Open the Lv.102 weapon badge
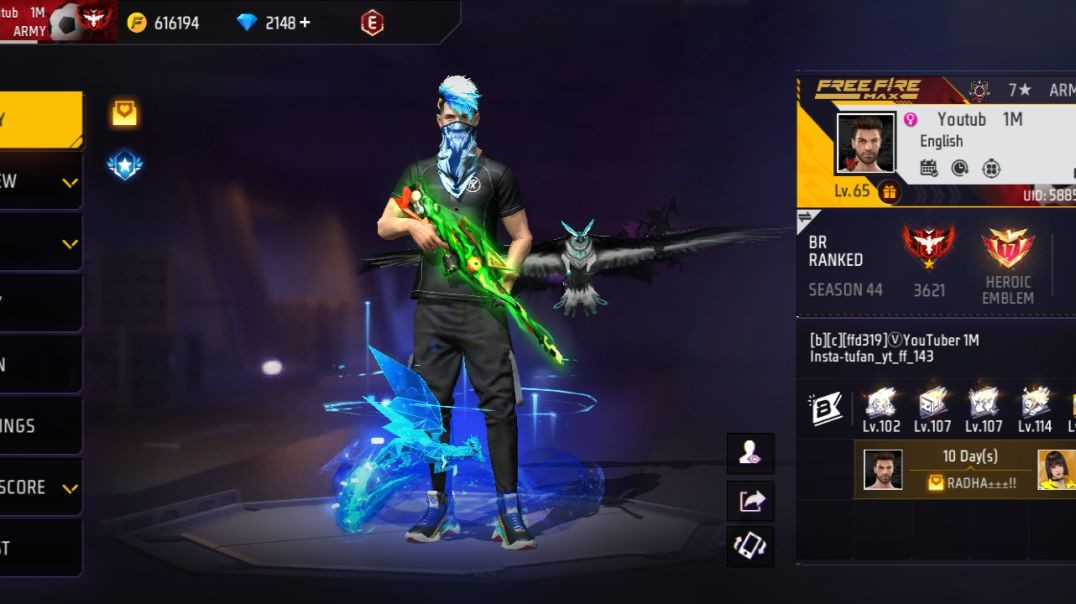The width and height of the screenshot is (1076, 604). tap(881, 403)
